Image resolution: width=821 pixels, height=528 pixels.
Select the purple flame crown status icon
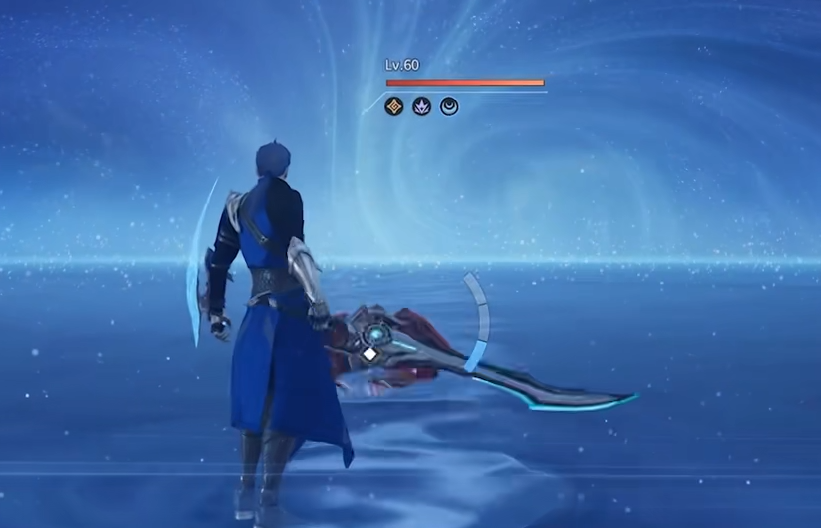tap(421, 105)
